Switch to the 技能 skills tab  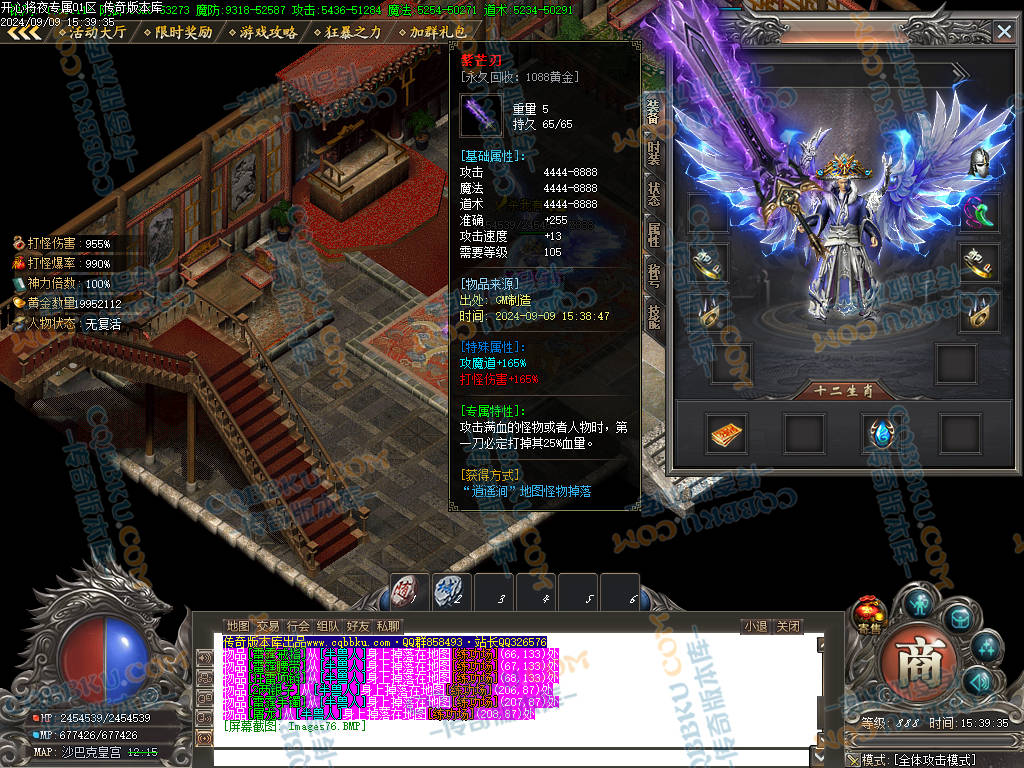(x=653, y=318)
